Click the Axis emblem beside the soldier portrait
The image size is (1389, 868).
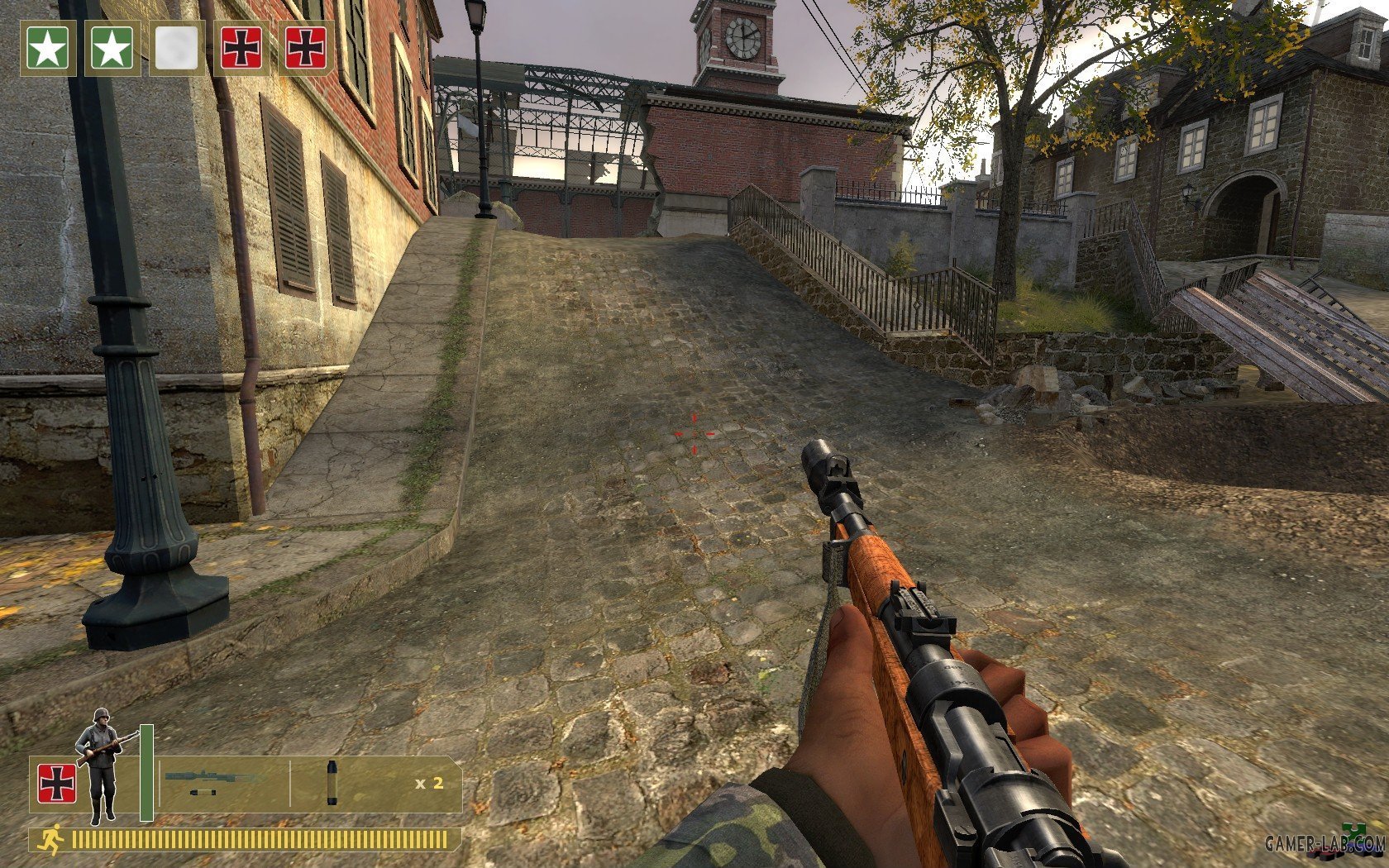tap(56, 784)
